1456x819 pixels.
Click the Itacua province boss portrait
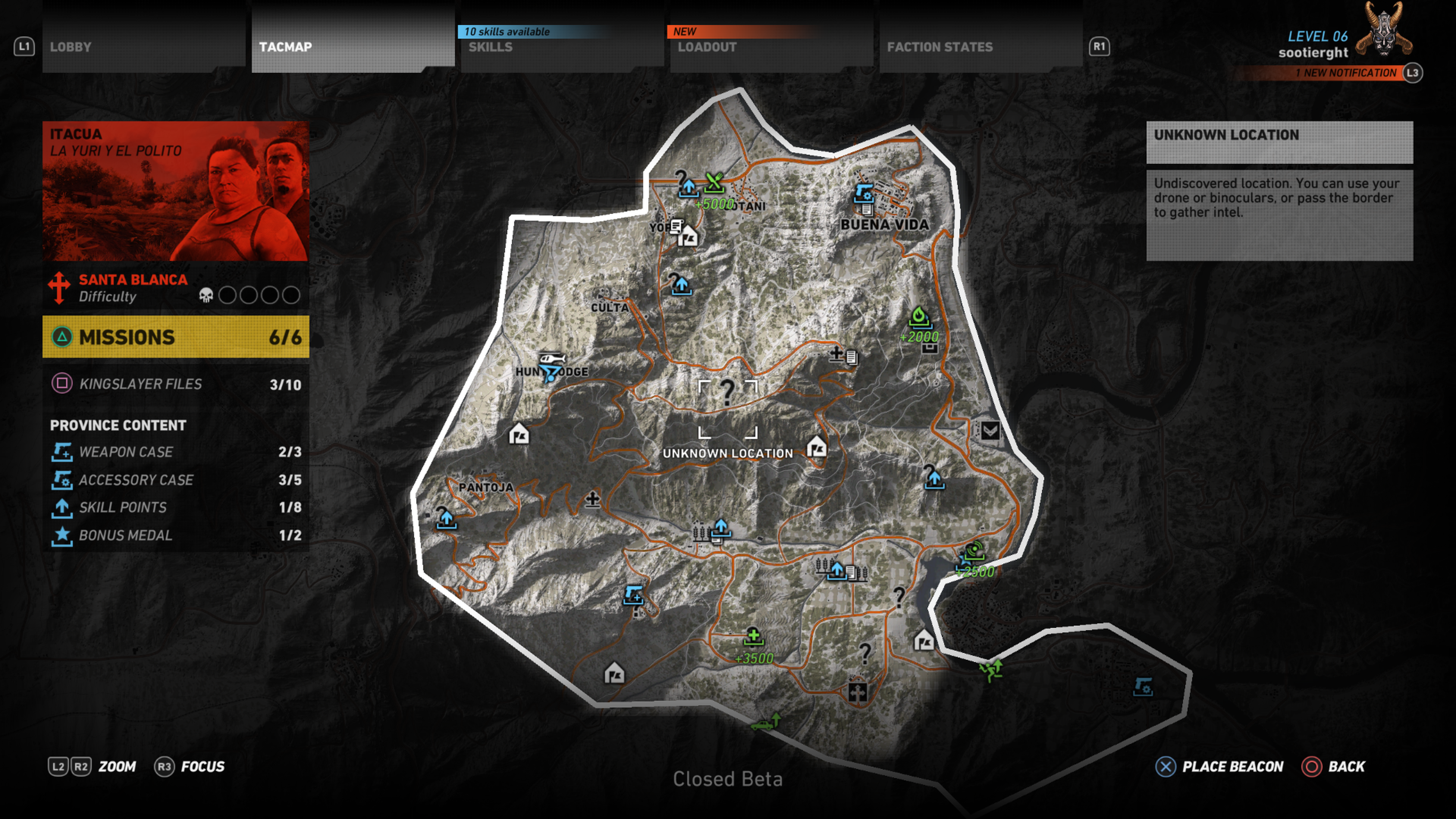tap(175, 191)
